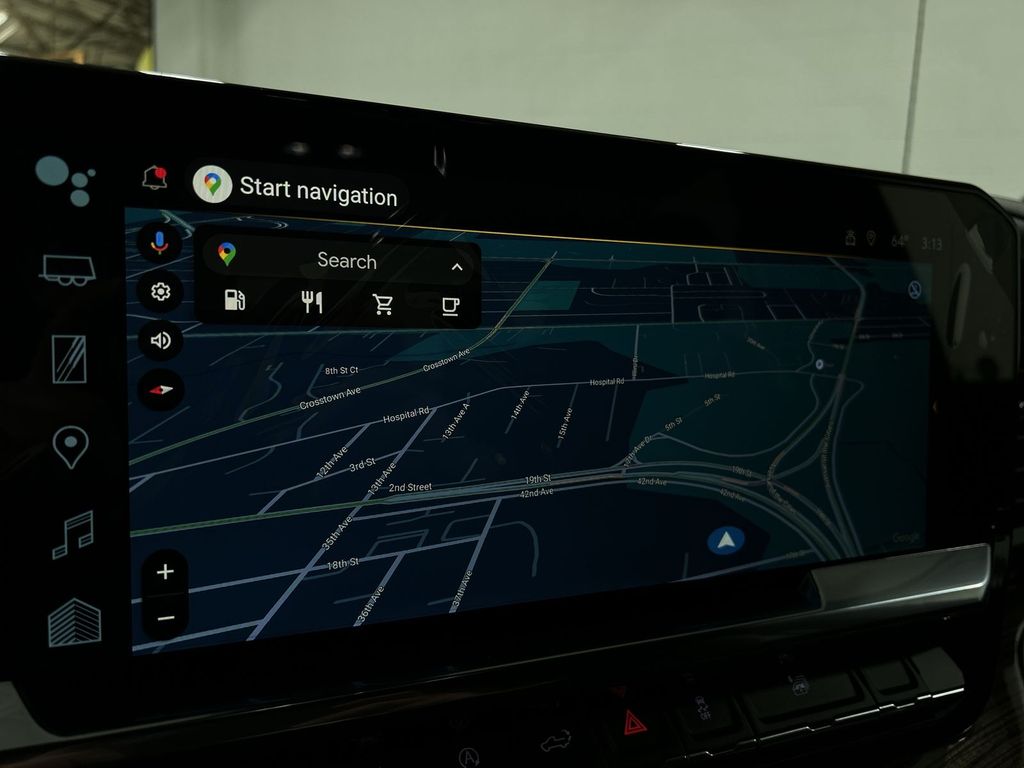Find coffee shops with cup icon
The image size is (1024, 768).
coord(450,306)
